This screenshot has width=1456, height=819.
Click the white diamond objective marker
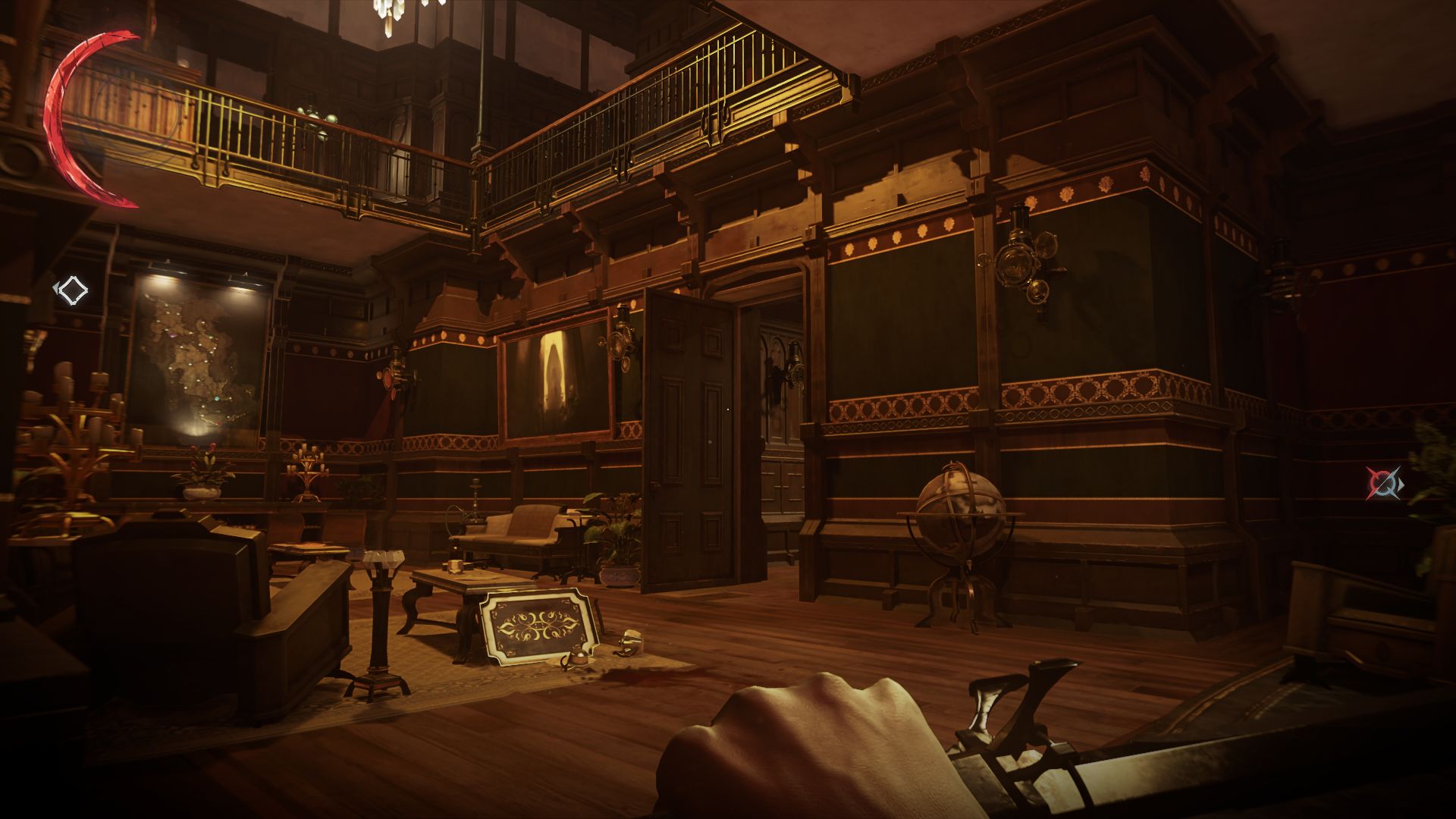(x=73, y=289)
